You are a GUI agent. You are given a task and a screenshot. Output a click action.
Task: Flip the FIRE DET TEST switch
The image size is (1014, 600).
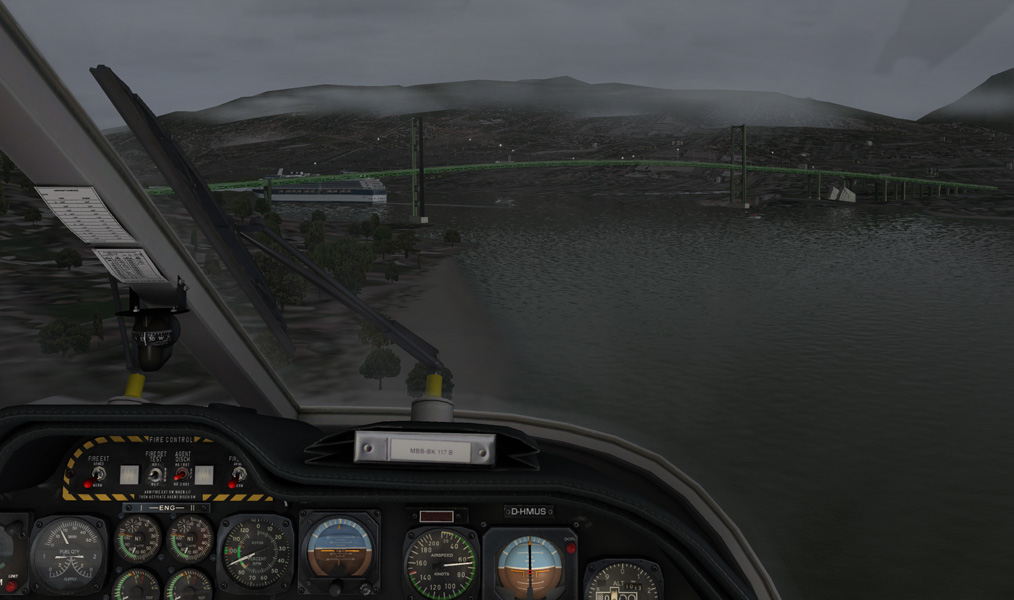[x=155, y=475]
